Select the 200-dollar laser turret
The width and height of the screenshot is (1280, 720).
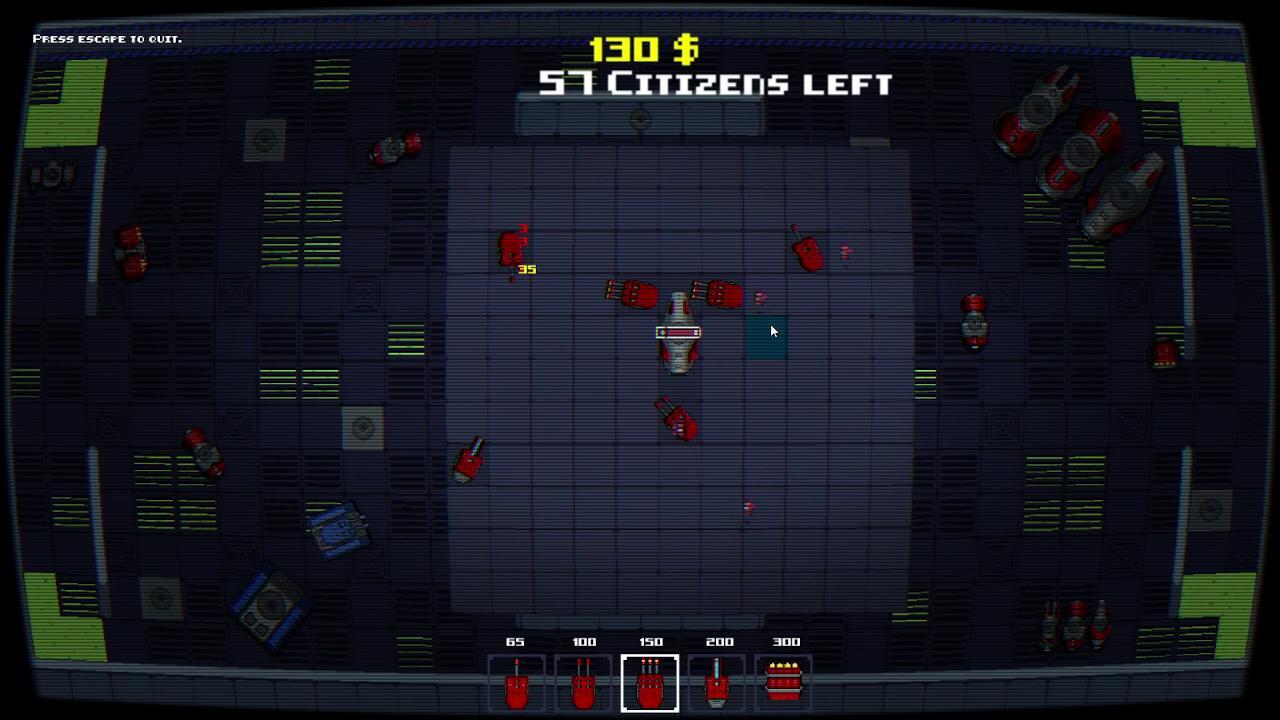[718, 684]
